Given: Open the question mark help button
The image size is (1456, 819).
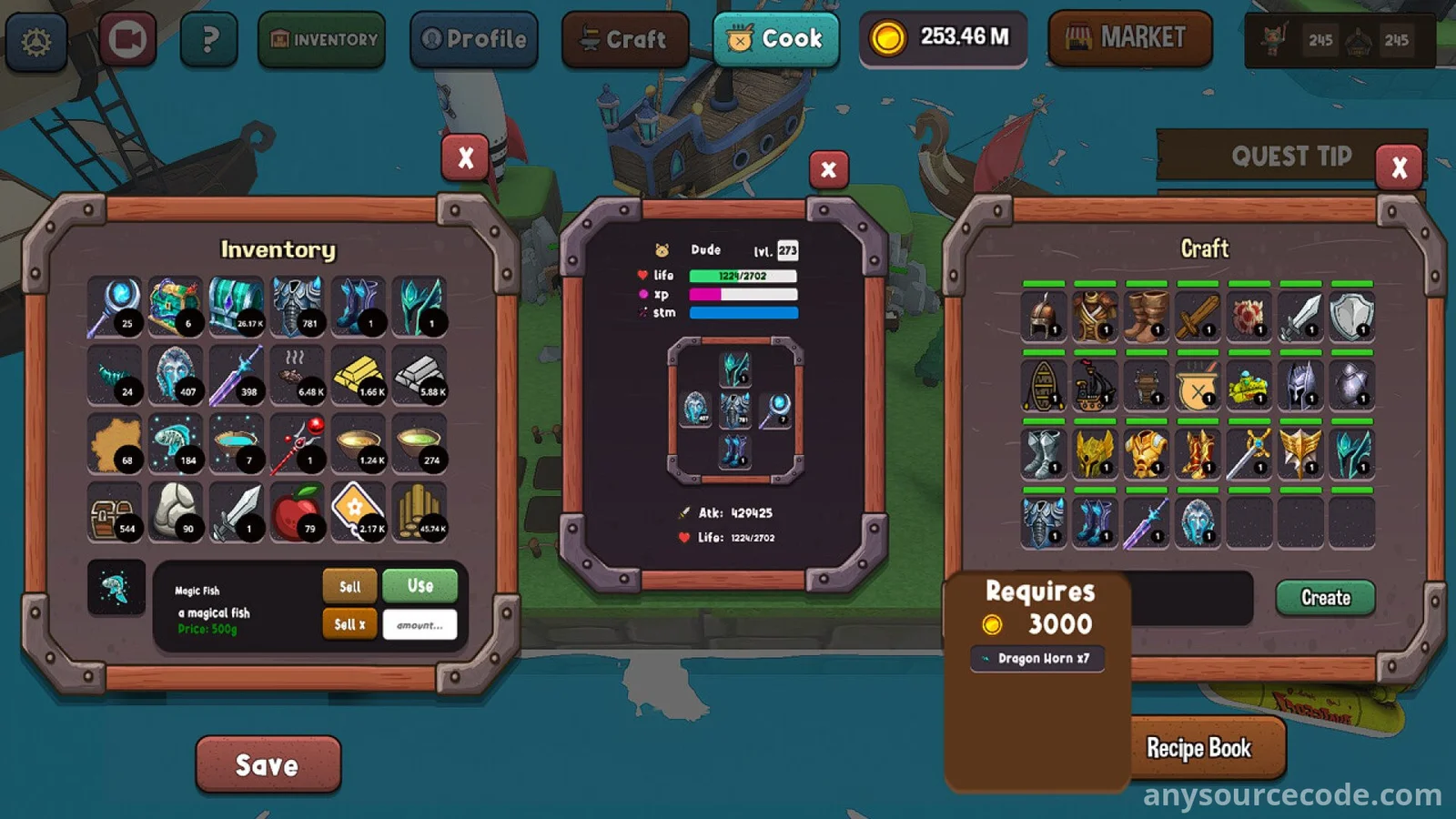Looking at the screenshot, I should (209, 40).
